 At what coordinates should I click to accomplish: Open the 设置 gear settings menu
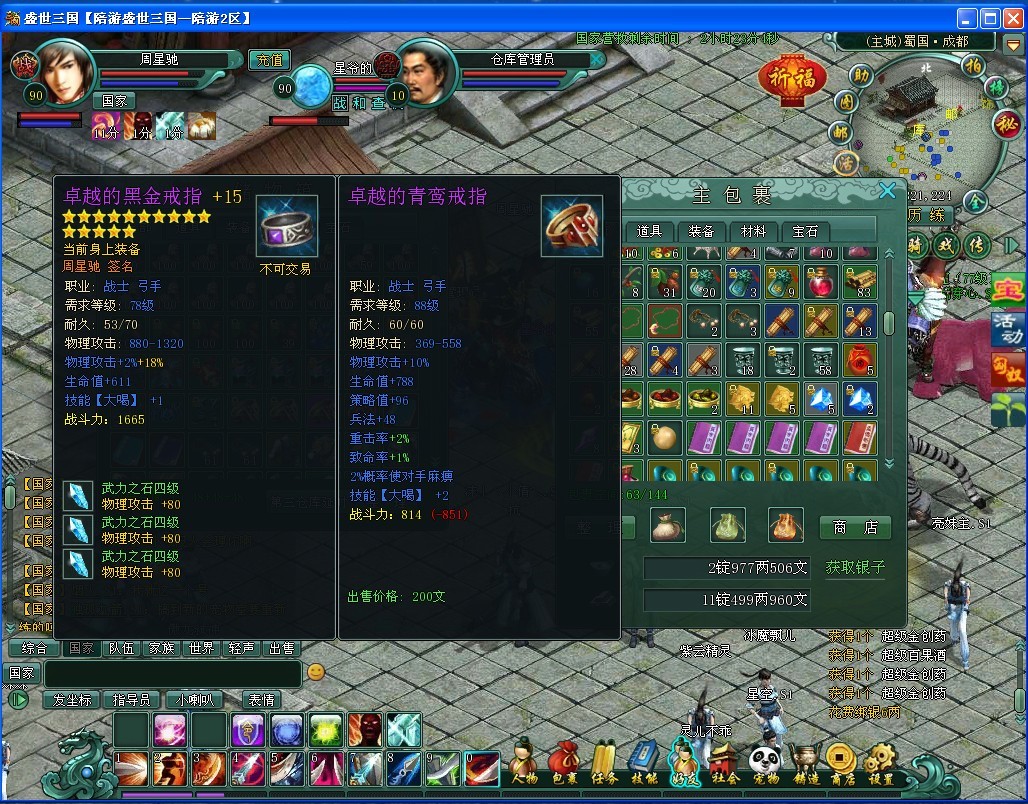(x=881, y=764)
